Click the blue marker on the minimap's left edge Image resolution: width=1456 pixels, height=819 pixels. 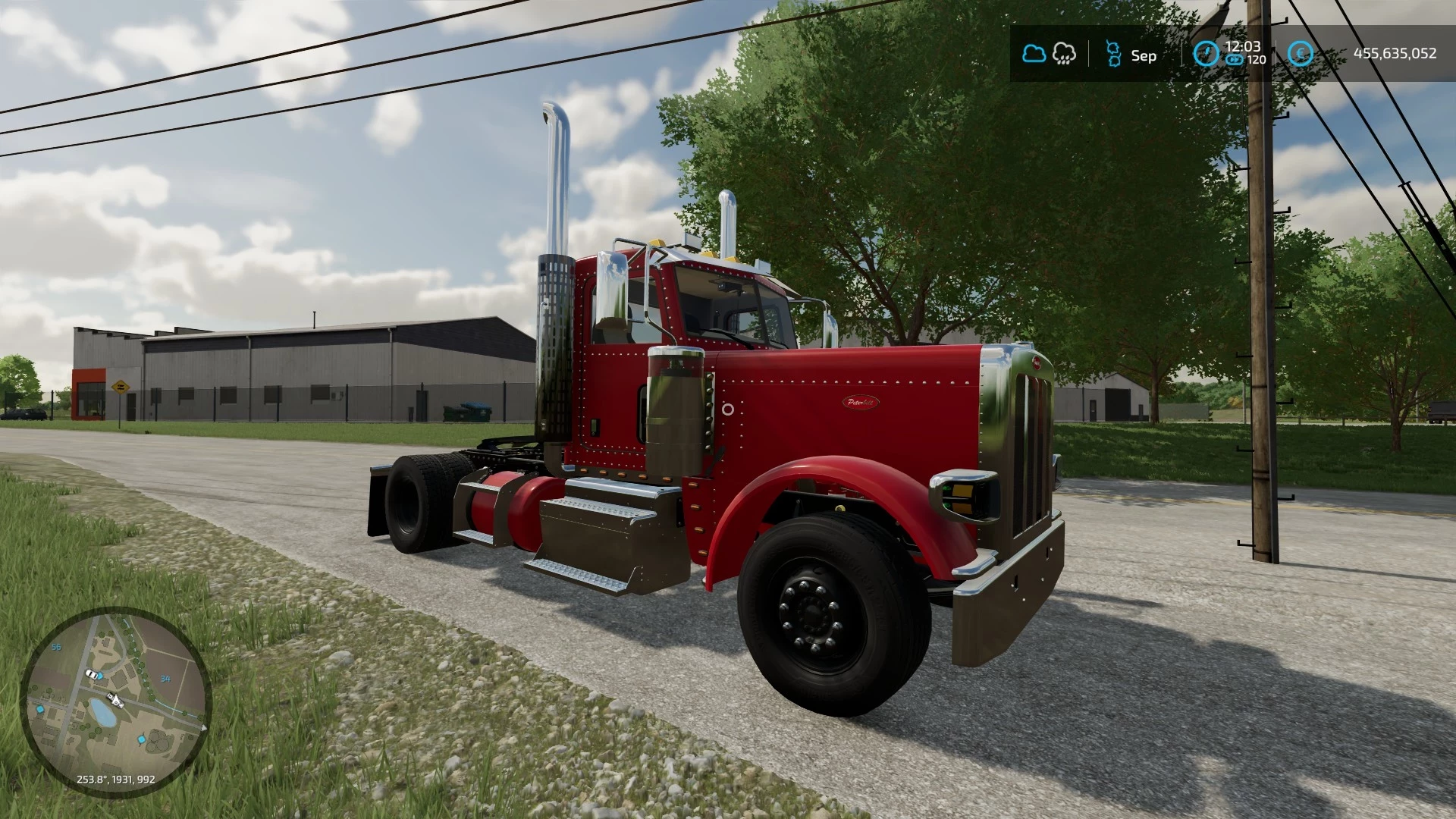pos(40,710)
